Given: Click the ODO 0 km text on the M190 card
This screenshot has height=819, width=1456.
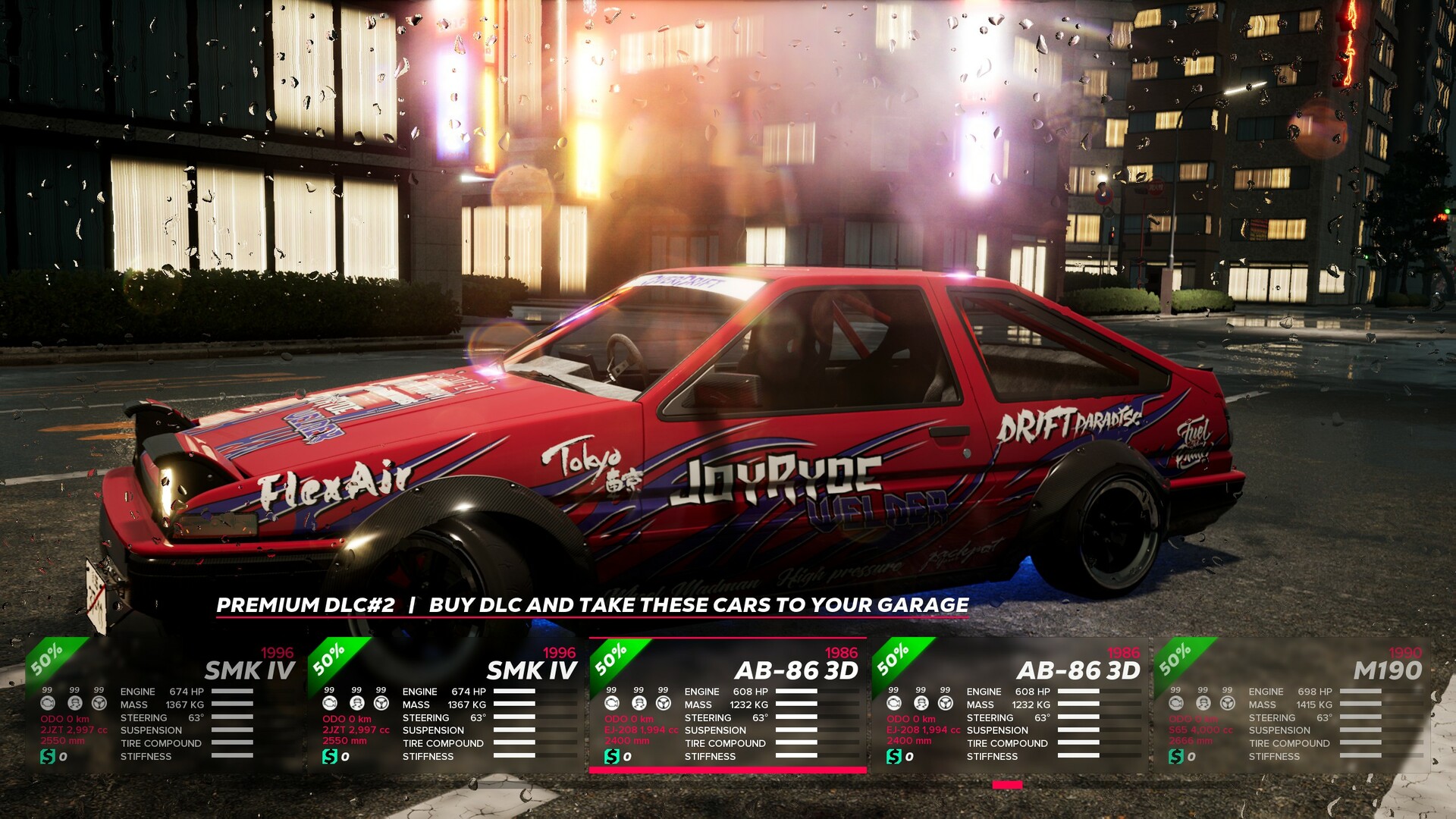Looking at the screenshot, I should pos(1192,719).
